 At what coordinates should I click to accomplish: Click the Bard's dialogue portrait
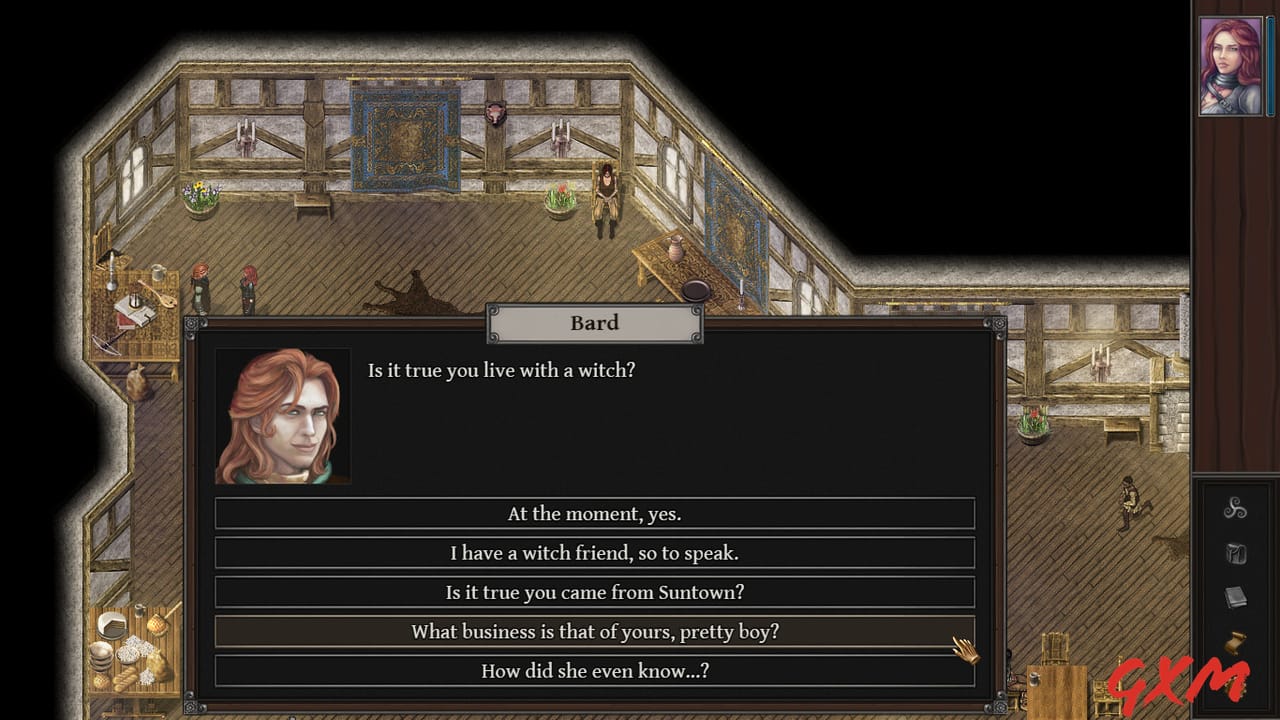283,413
